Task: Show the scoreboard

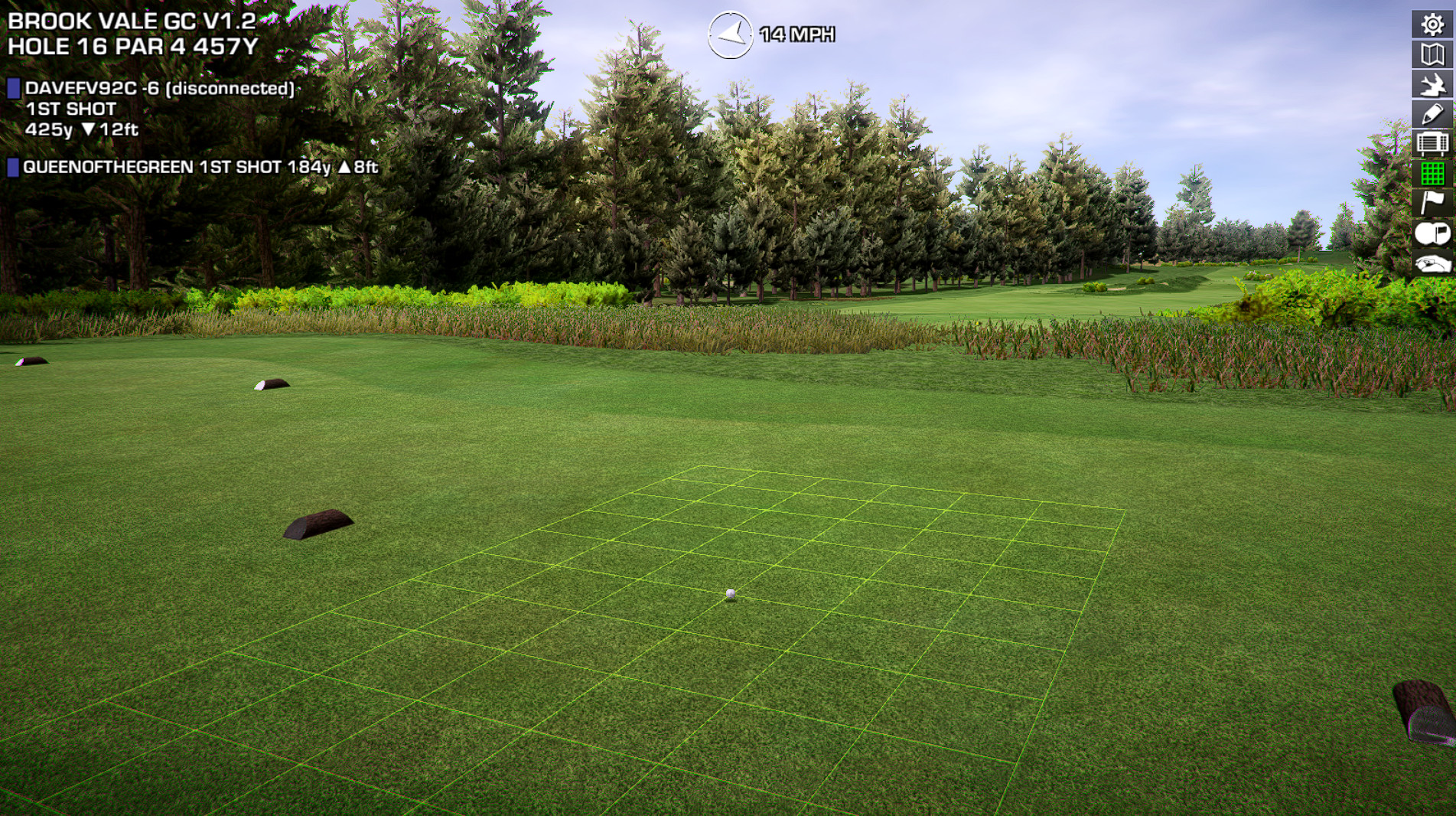Action: 1432,144
